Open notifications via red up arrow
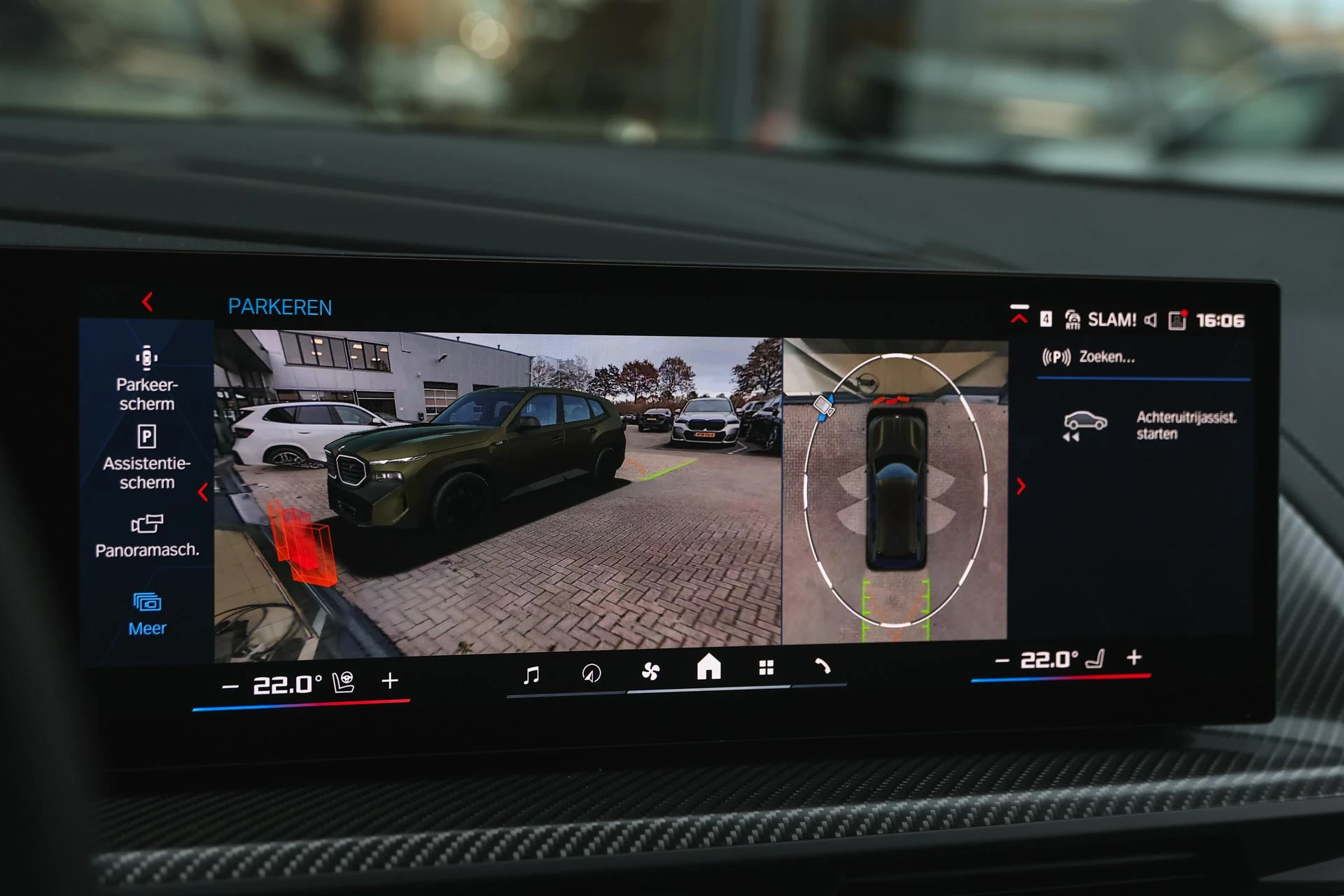Screen dimensions: 1344x896 (x=1019, y=316)
